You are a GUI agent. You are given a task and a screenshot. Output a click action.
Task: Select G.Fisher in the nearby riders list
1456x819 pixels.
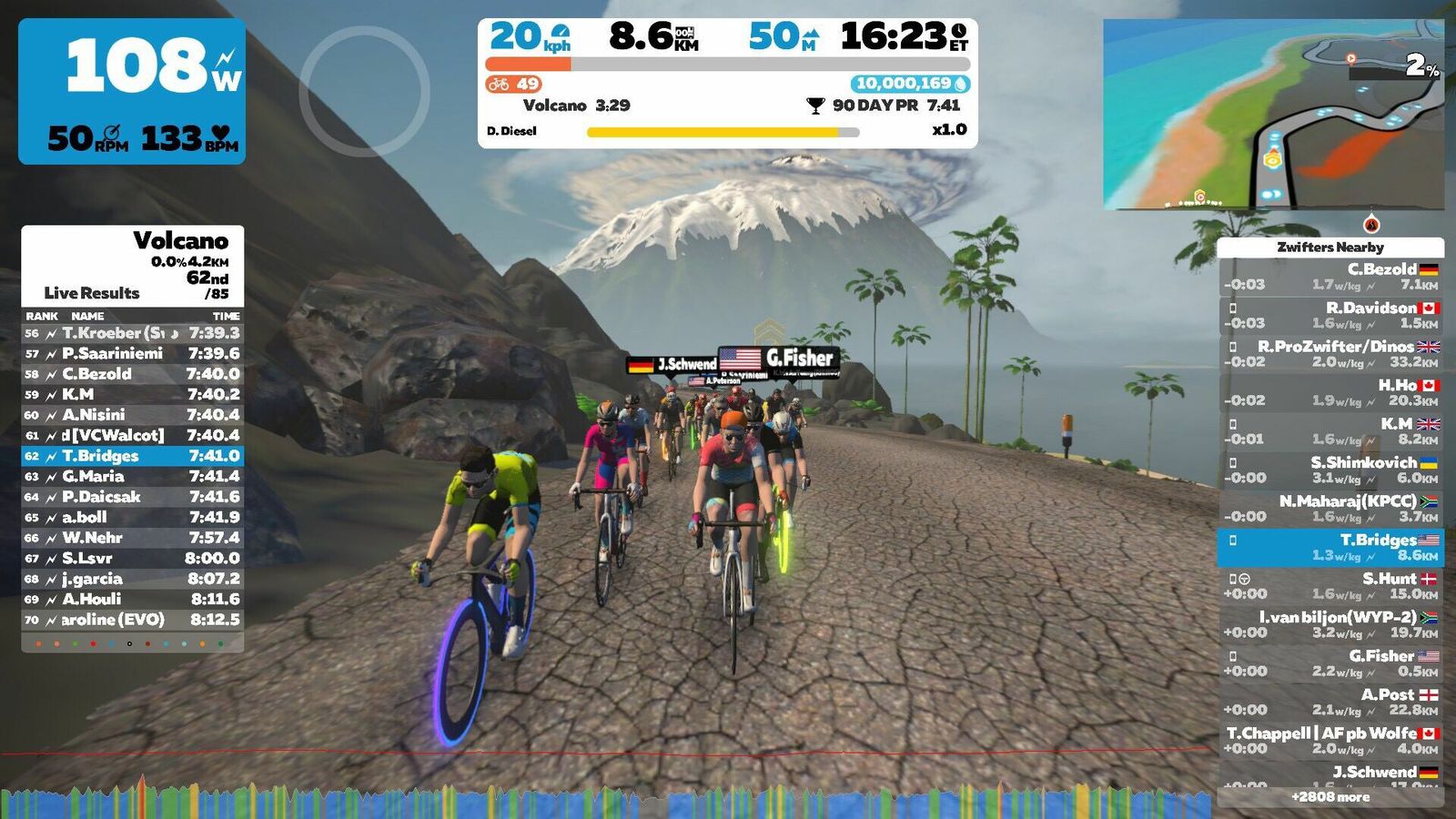(x=1330, y=663)
